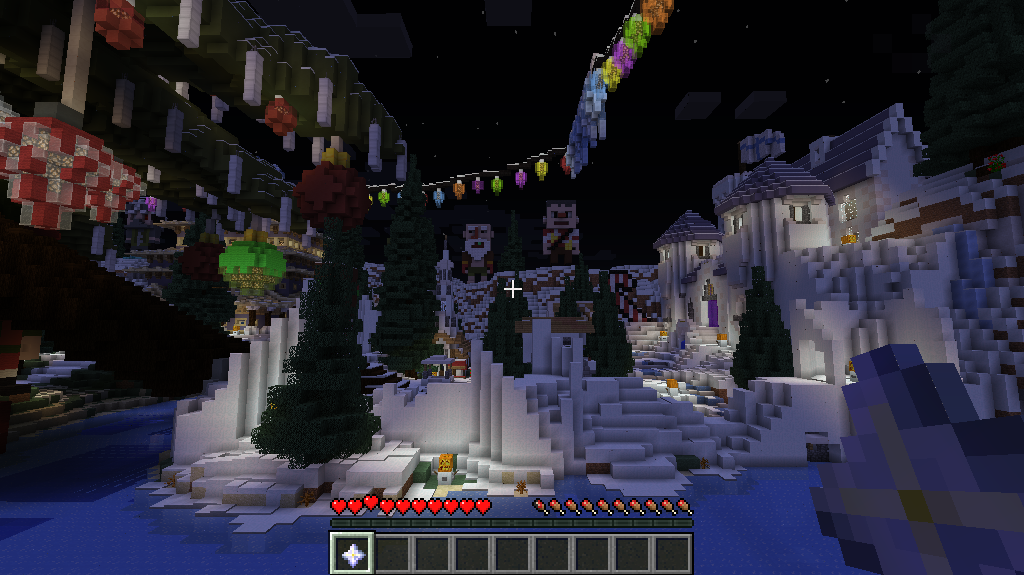Select the nether star hotbar slot
The width and height of the screenshot is (1024, 575).
click(x=352, y=553)
